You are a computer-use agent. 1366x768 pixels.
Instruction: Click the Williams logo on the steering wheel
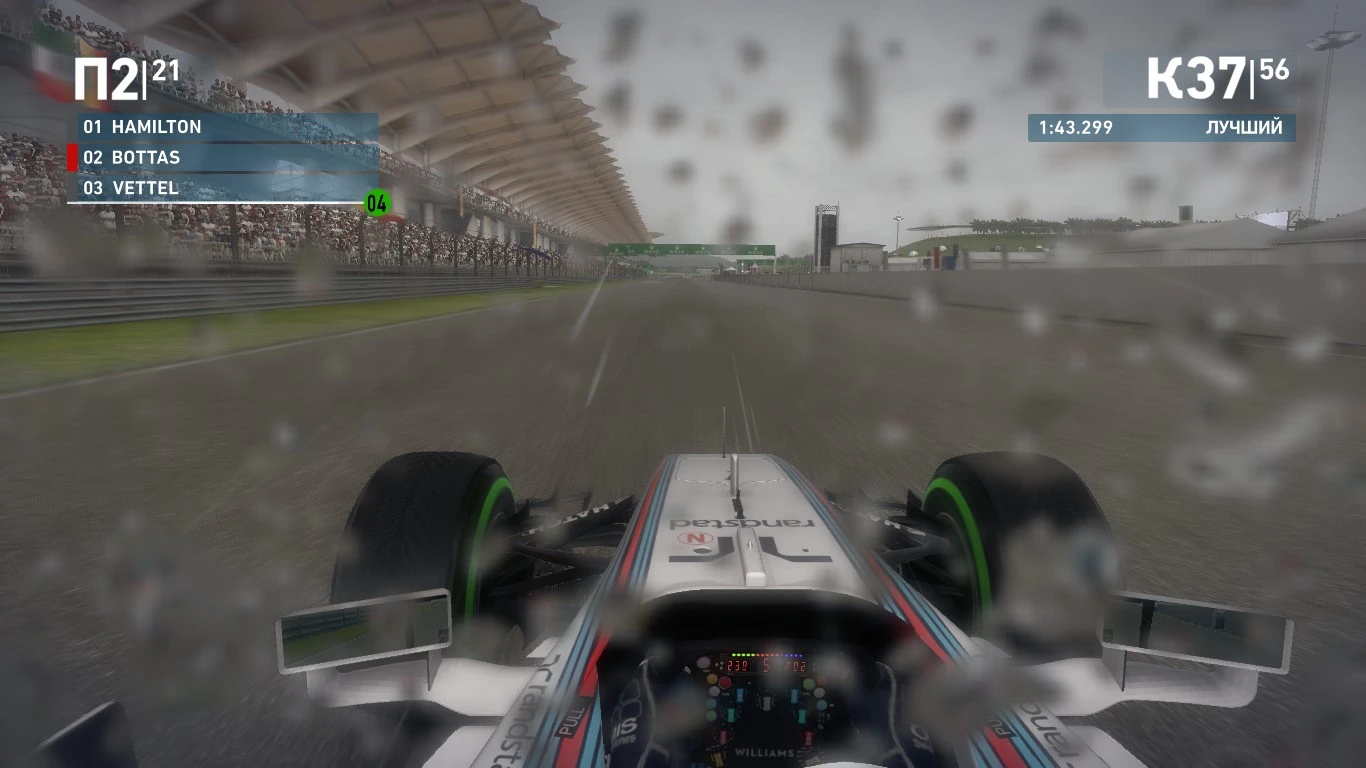coord(764,752)
